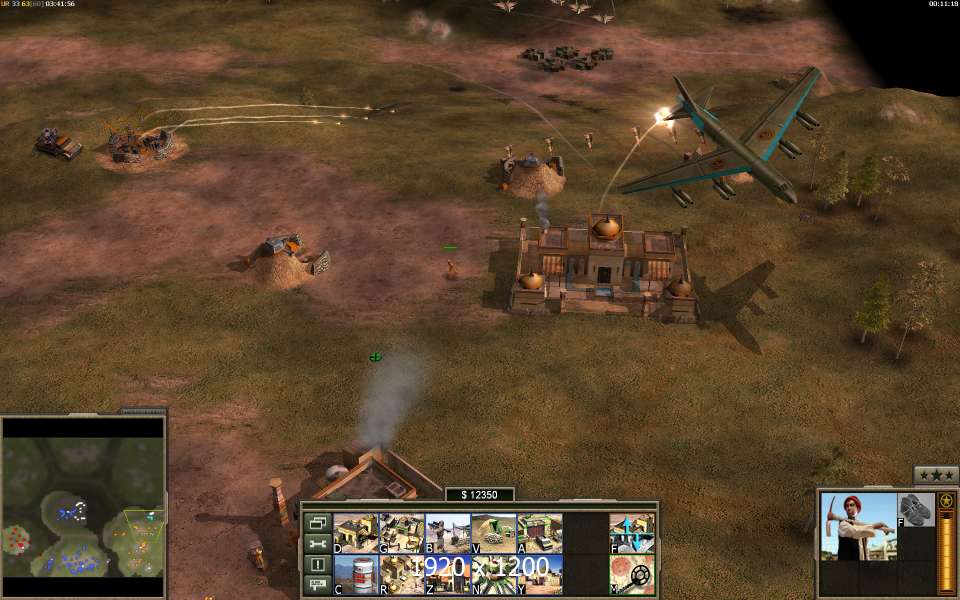Select the green spiked icon marked N

click(x=493, y=575)
